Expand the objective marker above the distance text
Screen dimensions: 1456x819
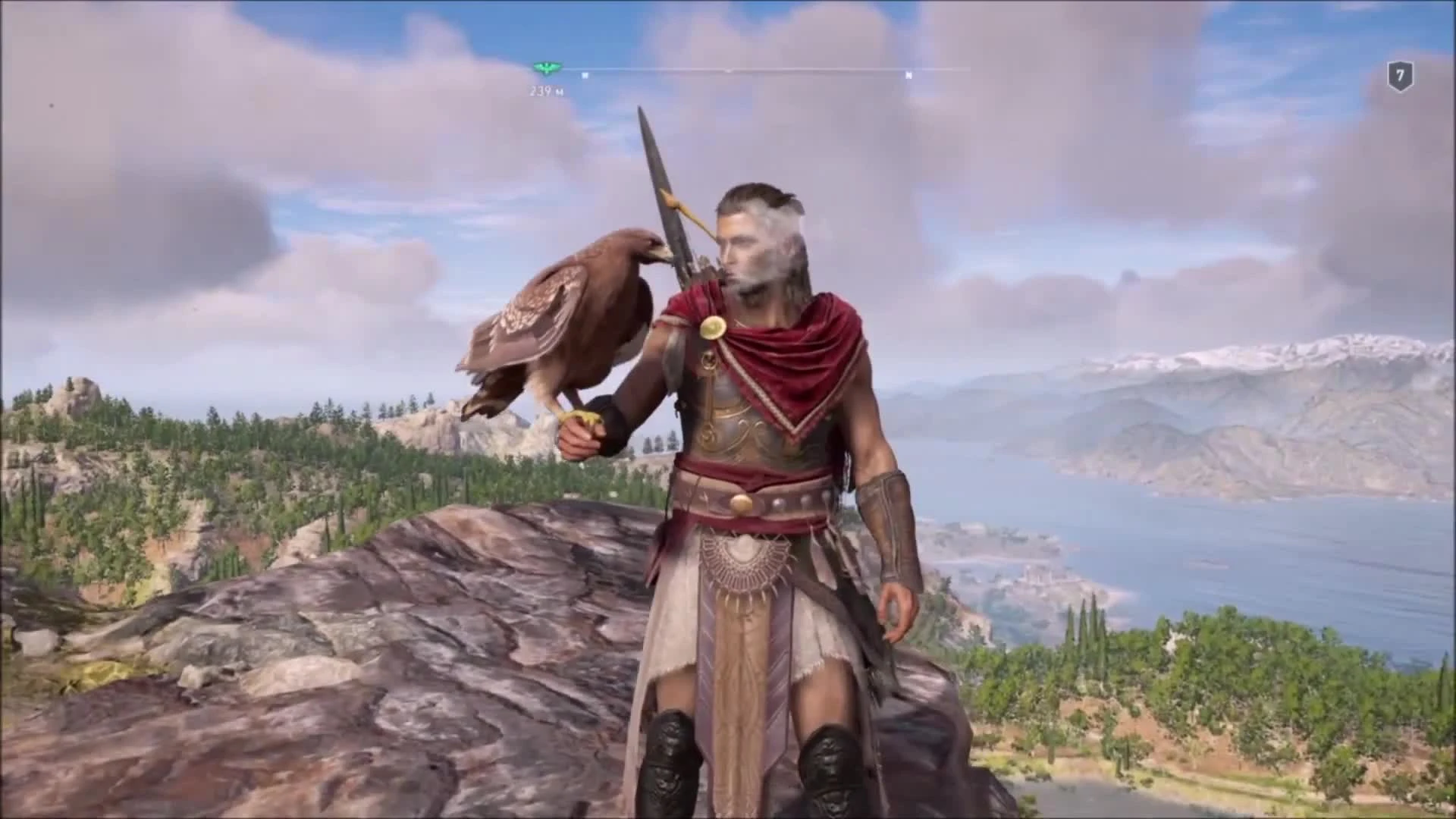click(x=544, y=69)
